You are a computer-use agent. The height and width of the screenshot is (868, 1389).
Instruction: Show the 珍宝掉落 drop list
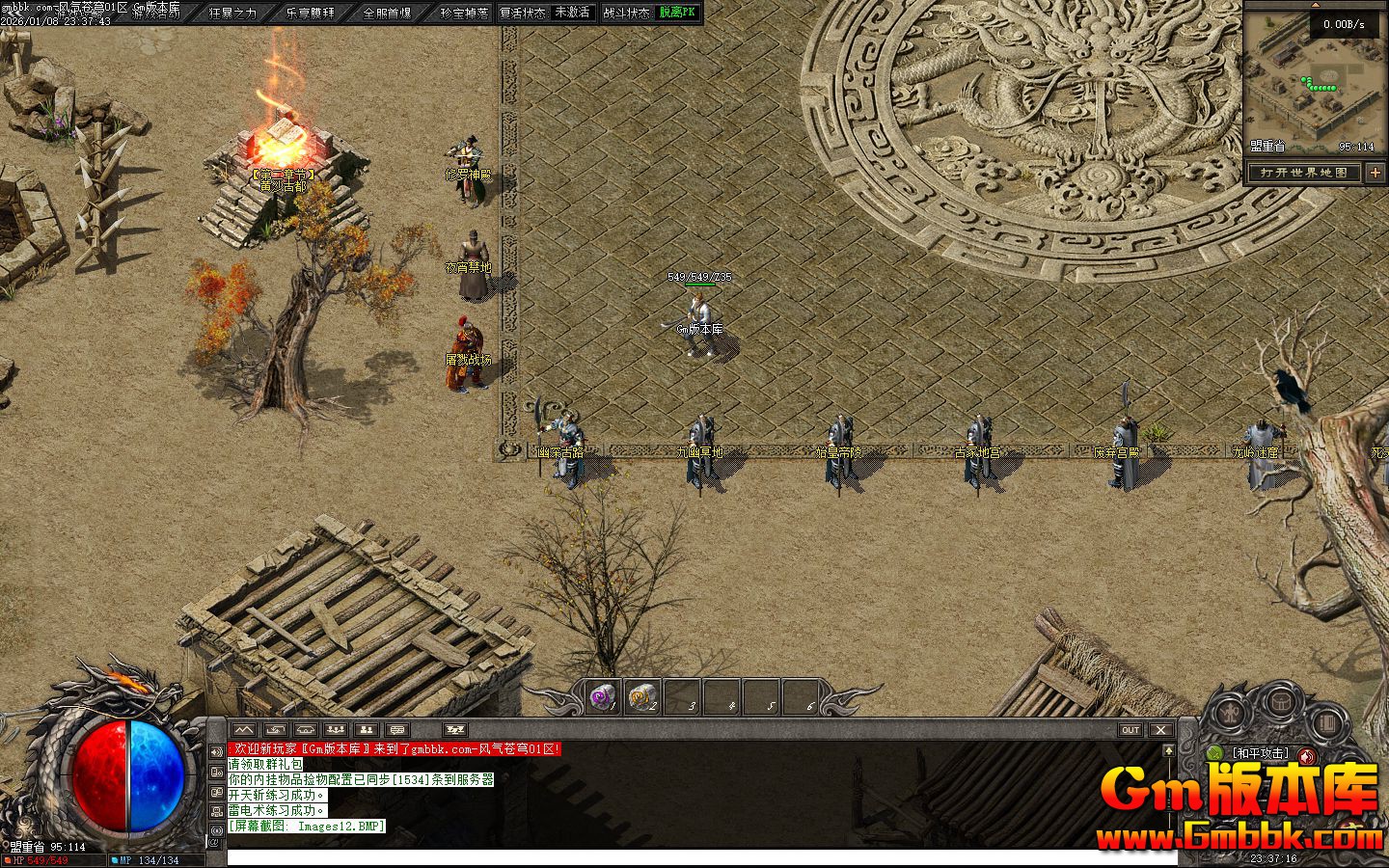tap(464, 14)
